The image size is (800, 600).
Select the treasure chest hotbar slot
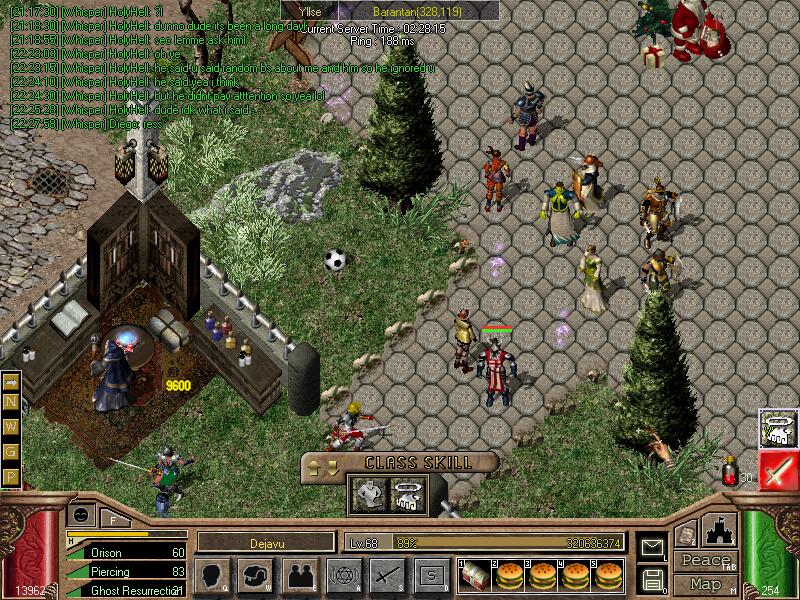475,575
